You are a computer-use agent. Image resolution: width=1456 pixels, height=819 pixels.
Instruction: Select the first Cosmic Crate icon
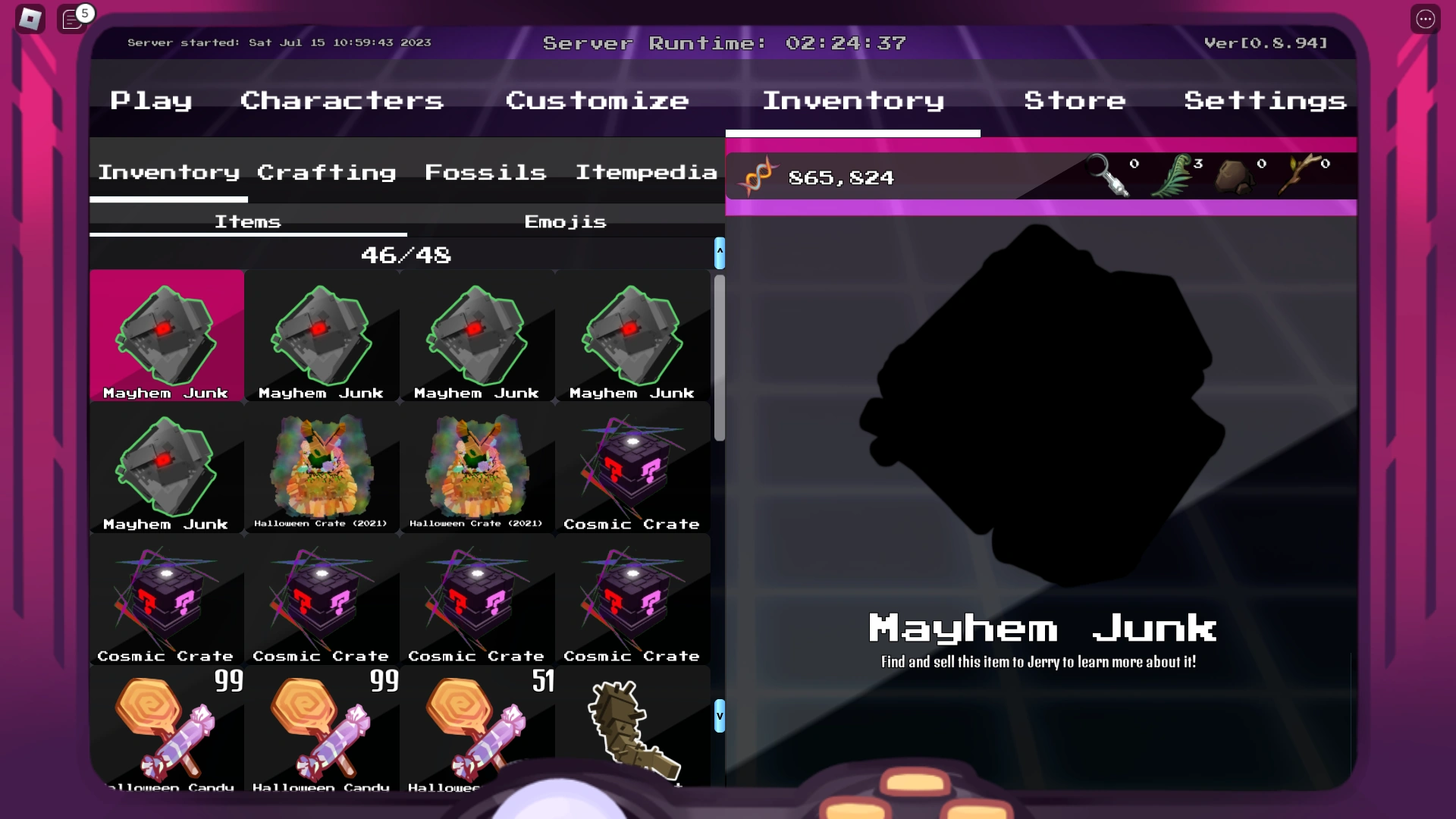pyautogui.click(x=633, y=469)
